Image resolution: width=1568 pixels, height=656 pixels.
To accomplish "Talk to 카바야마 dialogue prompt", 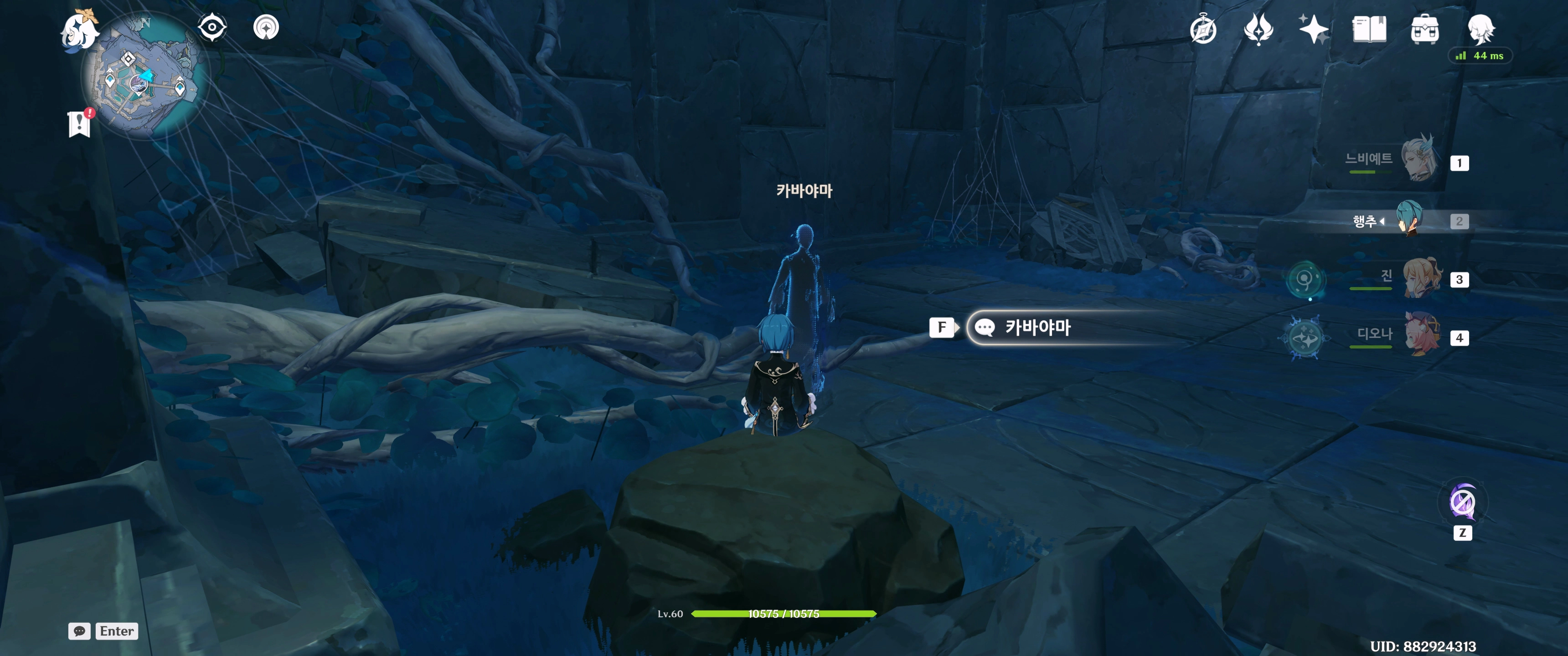I will pyautogui.click(x=1037, y=328).
